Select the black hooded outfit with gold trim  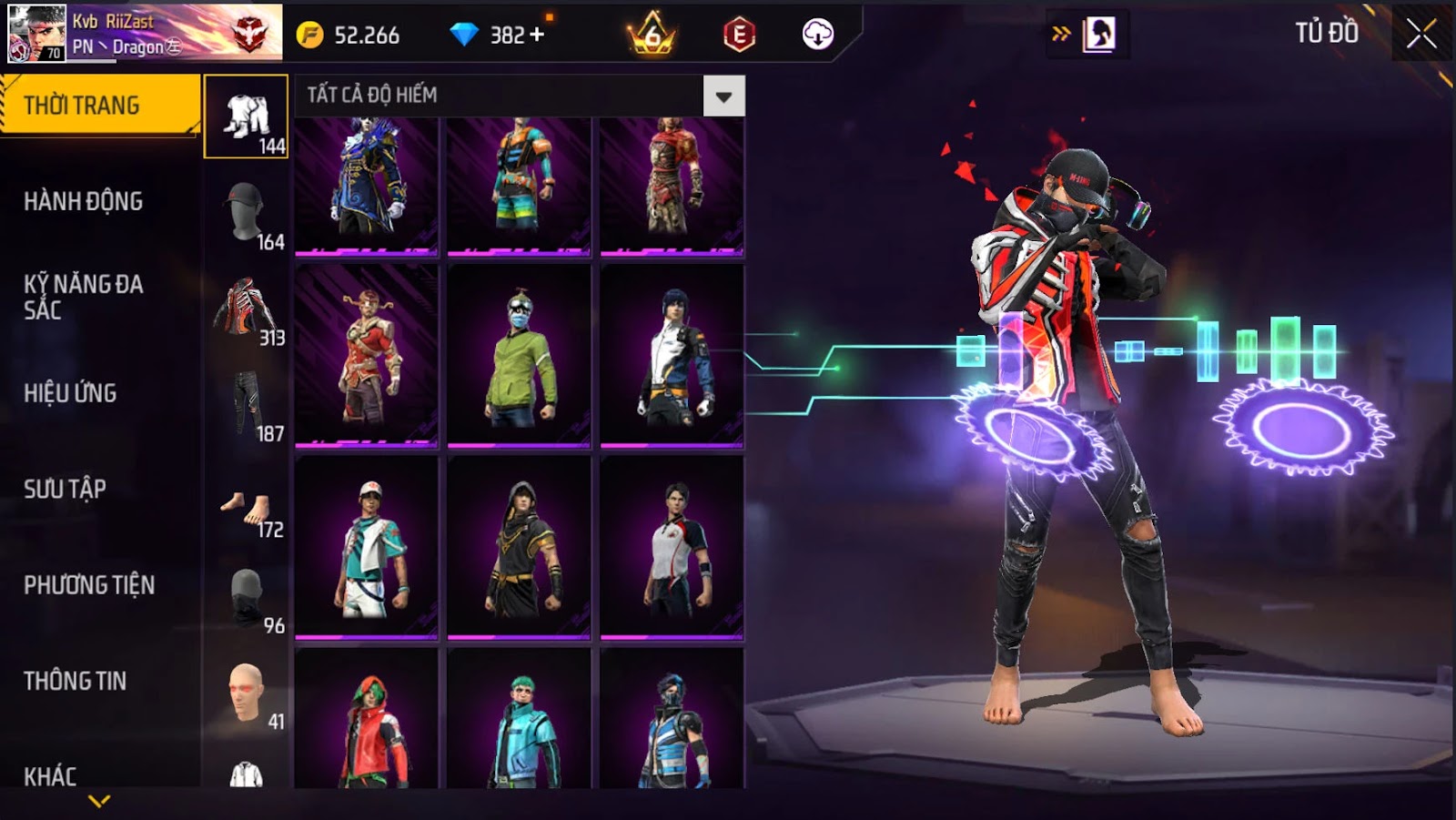519,547
